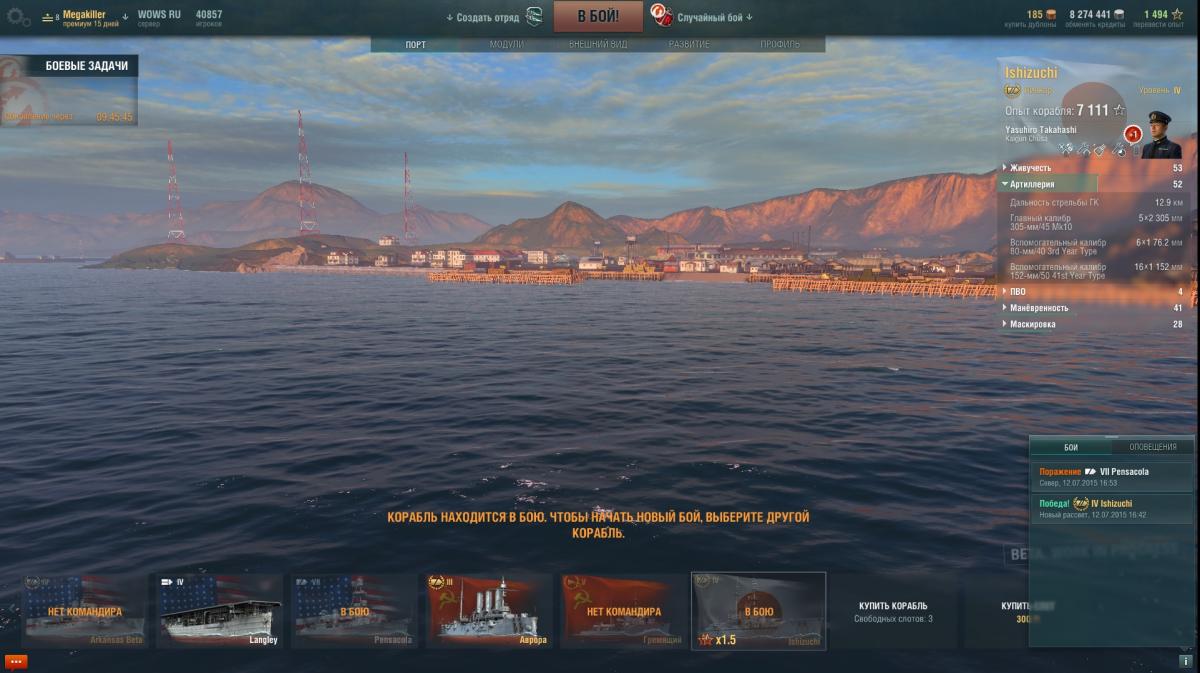Expand the Маскировка parameter
The height and width of the screenshot is (673, 1200).
1032,324
